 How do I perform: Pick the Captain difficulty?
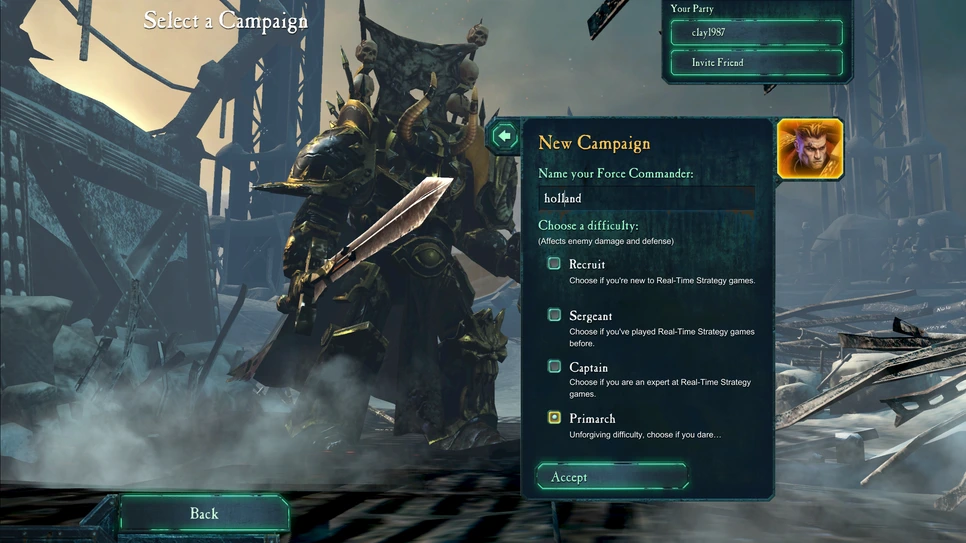(x=554, y=367)
